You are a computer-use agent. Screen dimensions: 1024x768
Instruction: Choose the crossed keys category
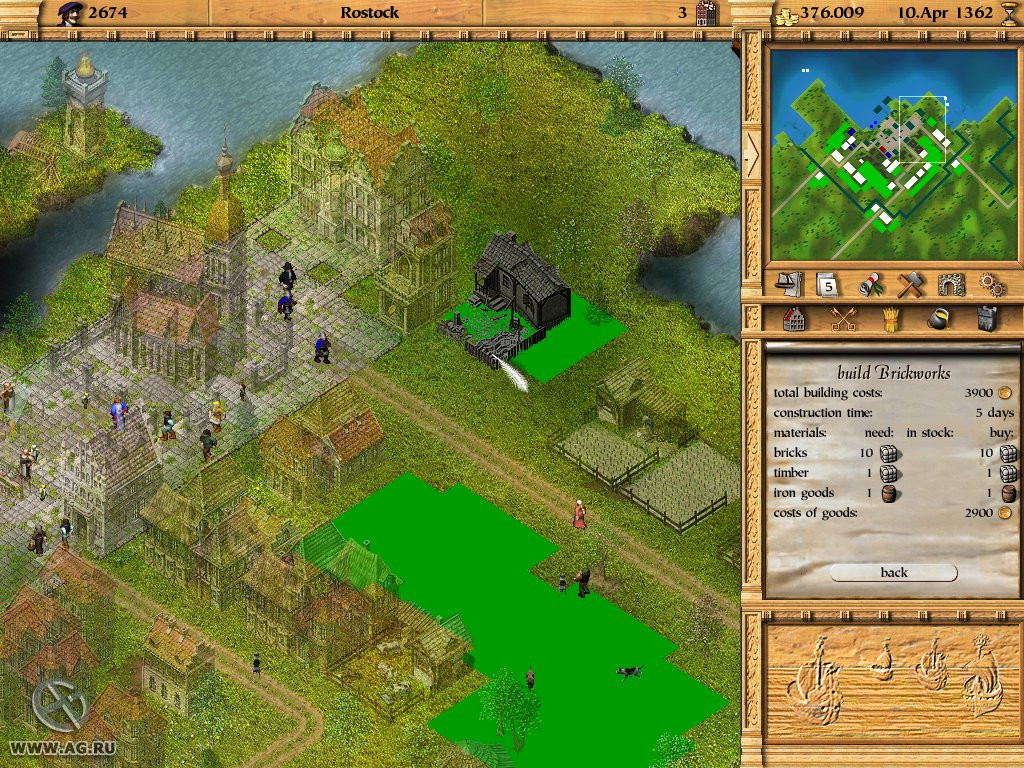pyautogui.click(x=843, y=319)
